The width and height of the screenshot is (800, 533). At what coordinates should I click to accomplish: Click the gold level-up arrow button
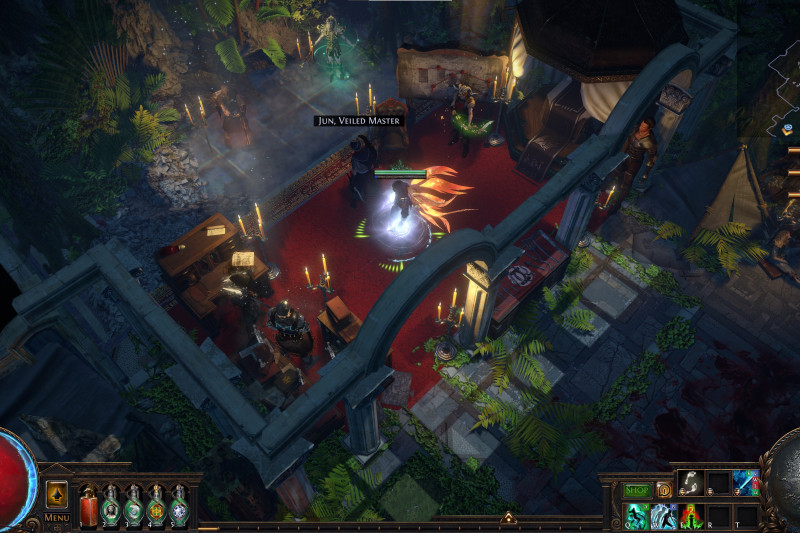point(57,494)
